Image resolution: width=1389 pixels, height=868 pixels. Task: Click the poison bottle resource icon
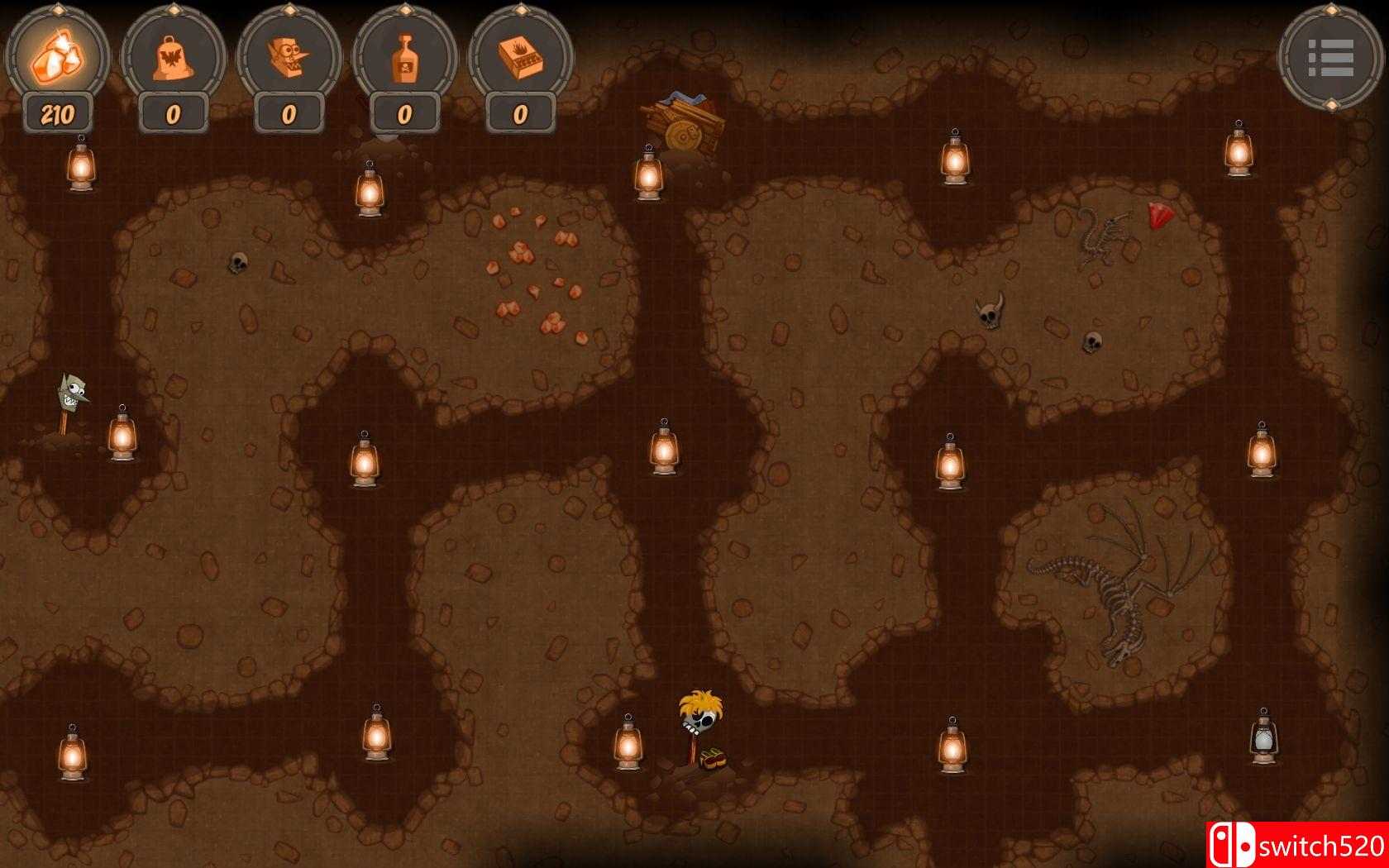coord(403,56)
